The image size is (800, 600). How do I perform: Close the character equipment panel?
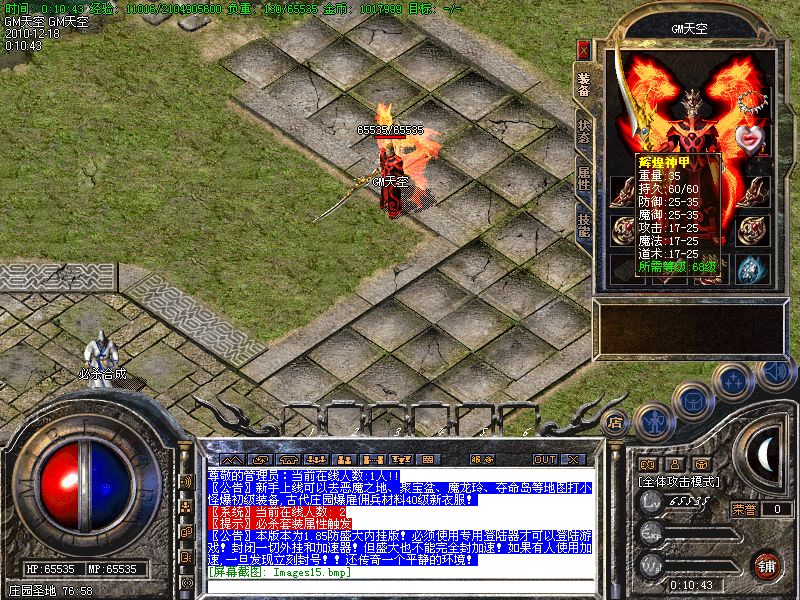(x=584, y=48)
